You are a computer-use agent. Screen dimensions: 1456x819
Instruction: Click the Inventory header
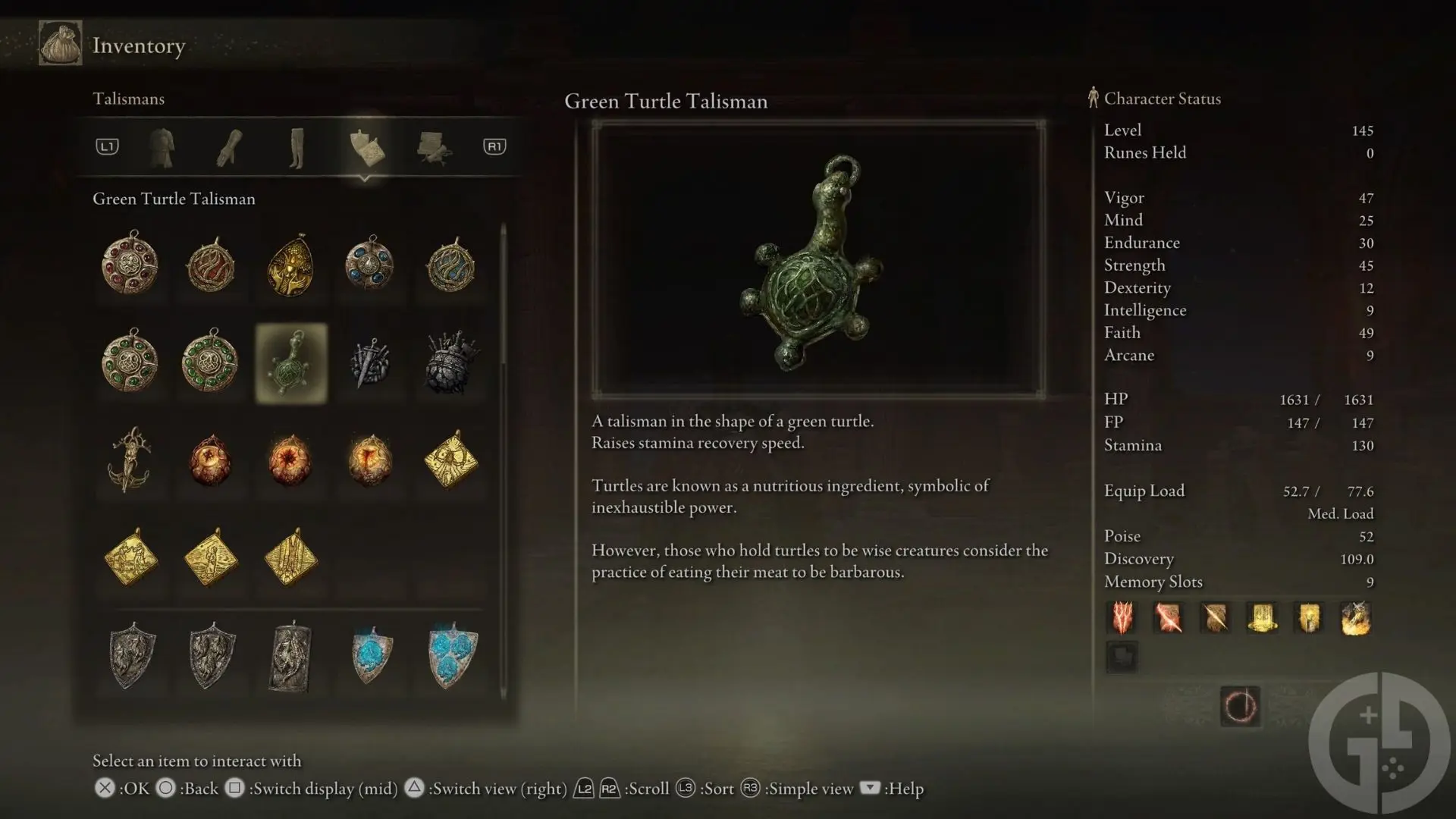point(138,45)
